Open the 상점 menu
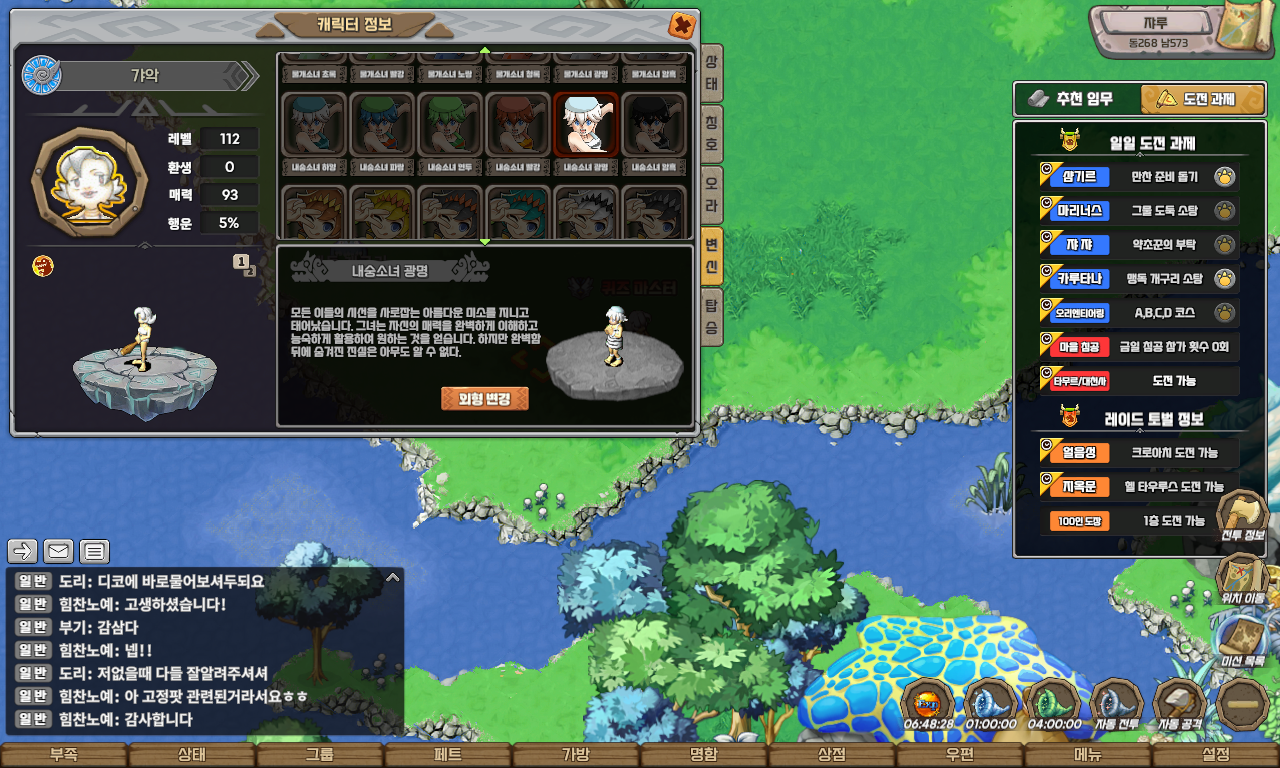Image resolution: width=1280 pixels, height=768 pixels. click(832, 755)
